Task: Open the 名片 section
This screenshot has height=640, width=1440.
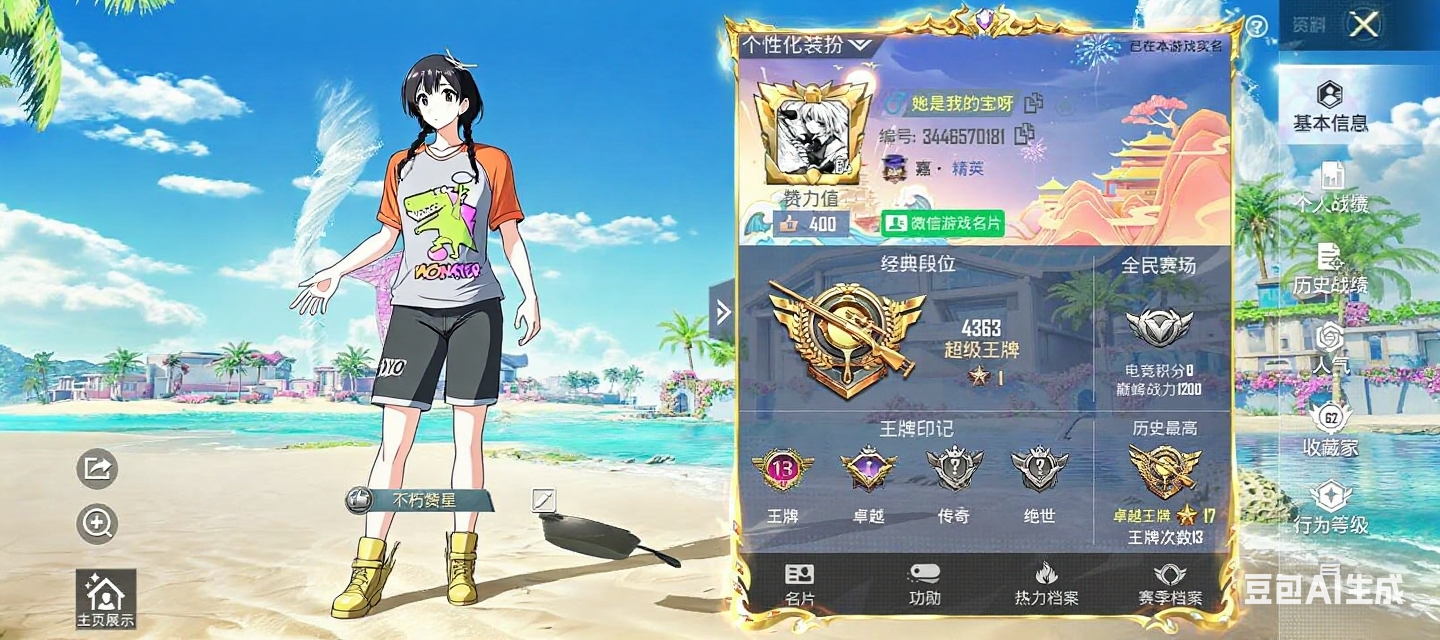Action: (800, 585)
